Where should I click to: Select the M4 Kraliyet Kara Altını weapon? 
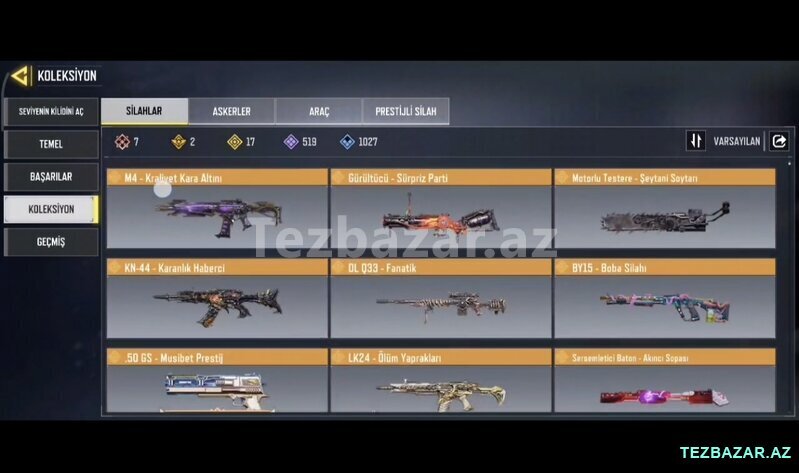coord(217,208)
